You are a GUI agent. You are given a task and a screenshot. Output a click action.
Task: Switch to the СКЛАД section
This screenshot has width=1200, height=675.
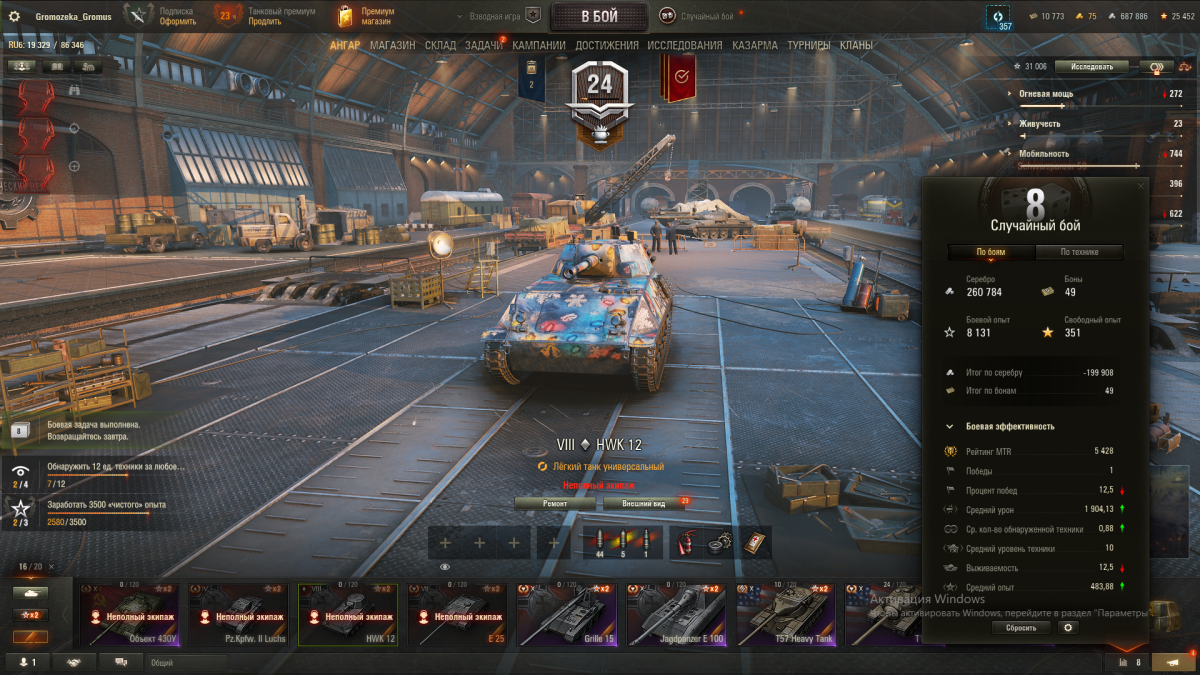pos(440,45)
